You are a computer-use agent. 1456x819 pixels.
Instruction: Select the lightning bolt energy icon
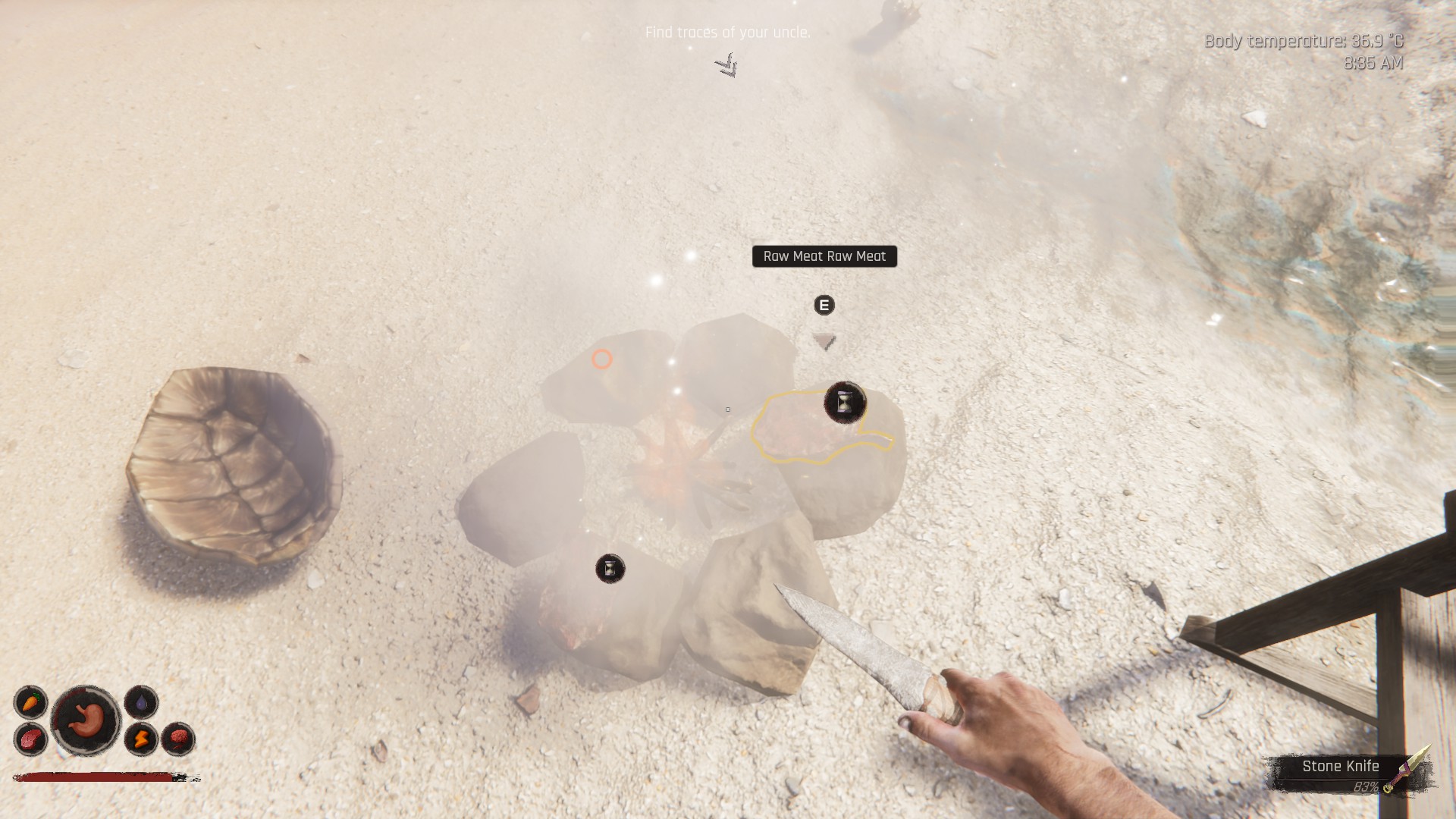click(x=141, y=739)
